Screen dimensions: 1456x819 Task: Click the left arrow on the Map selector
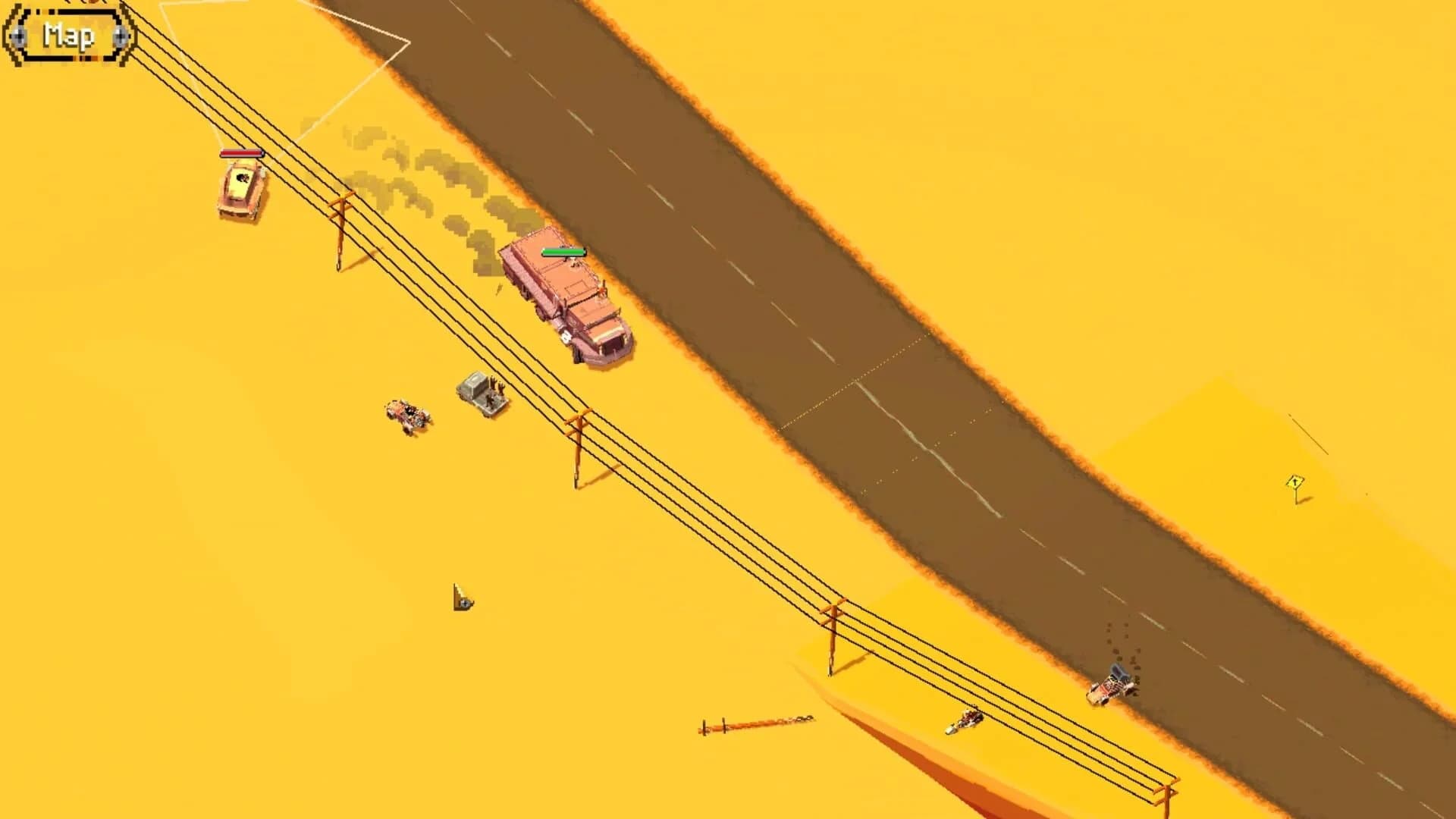click(x=17, y=36)
